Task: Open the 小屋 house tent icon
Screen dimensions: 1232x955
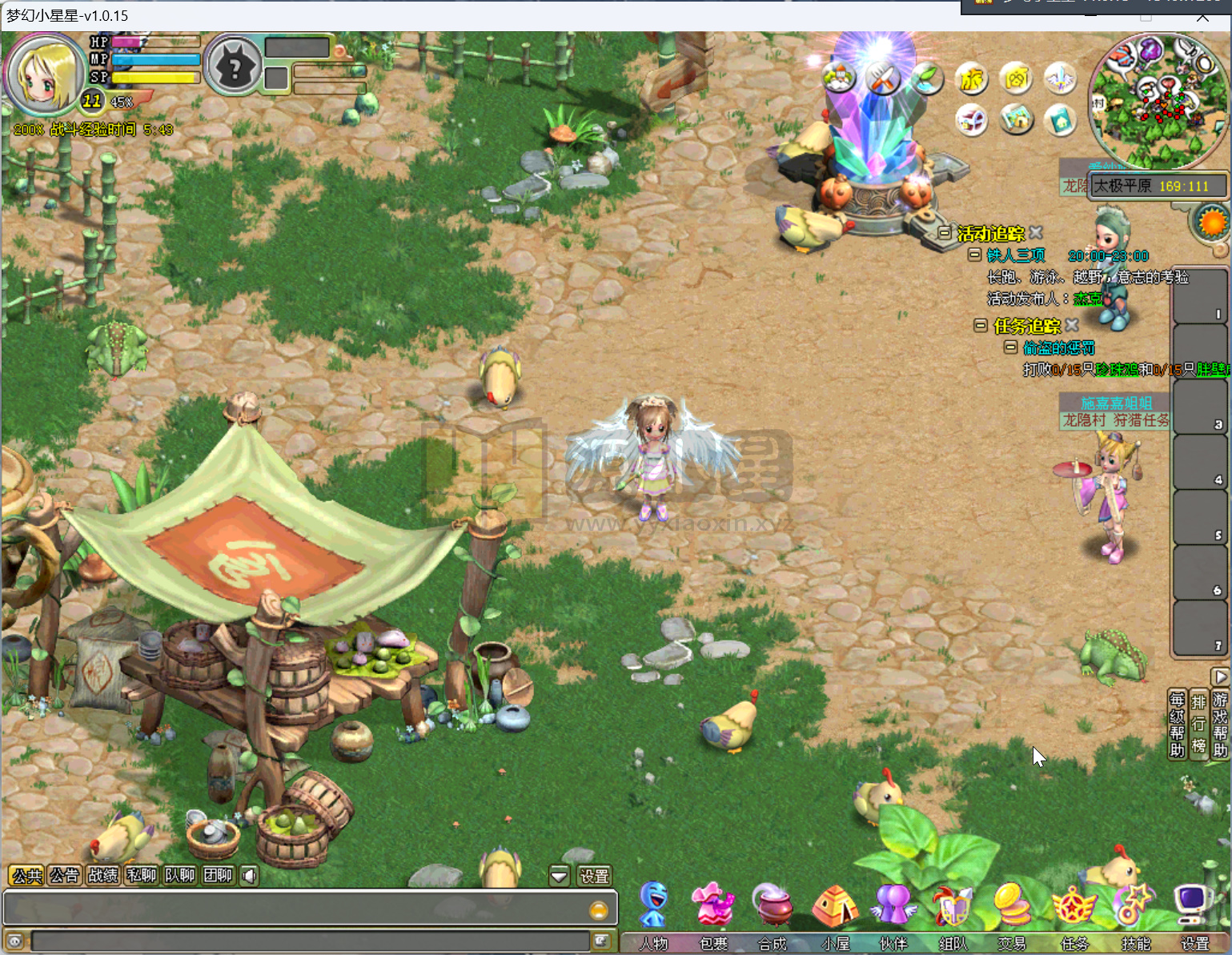Action: click(x=833, y=903)
